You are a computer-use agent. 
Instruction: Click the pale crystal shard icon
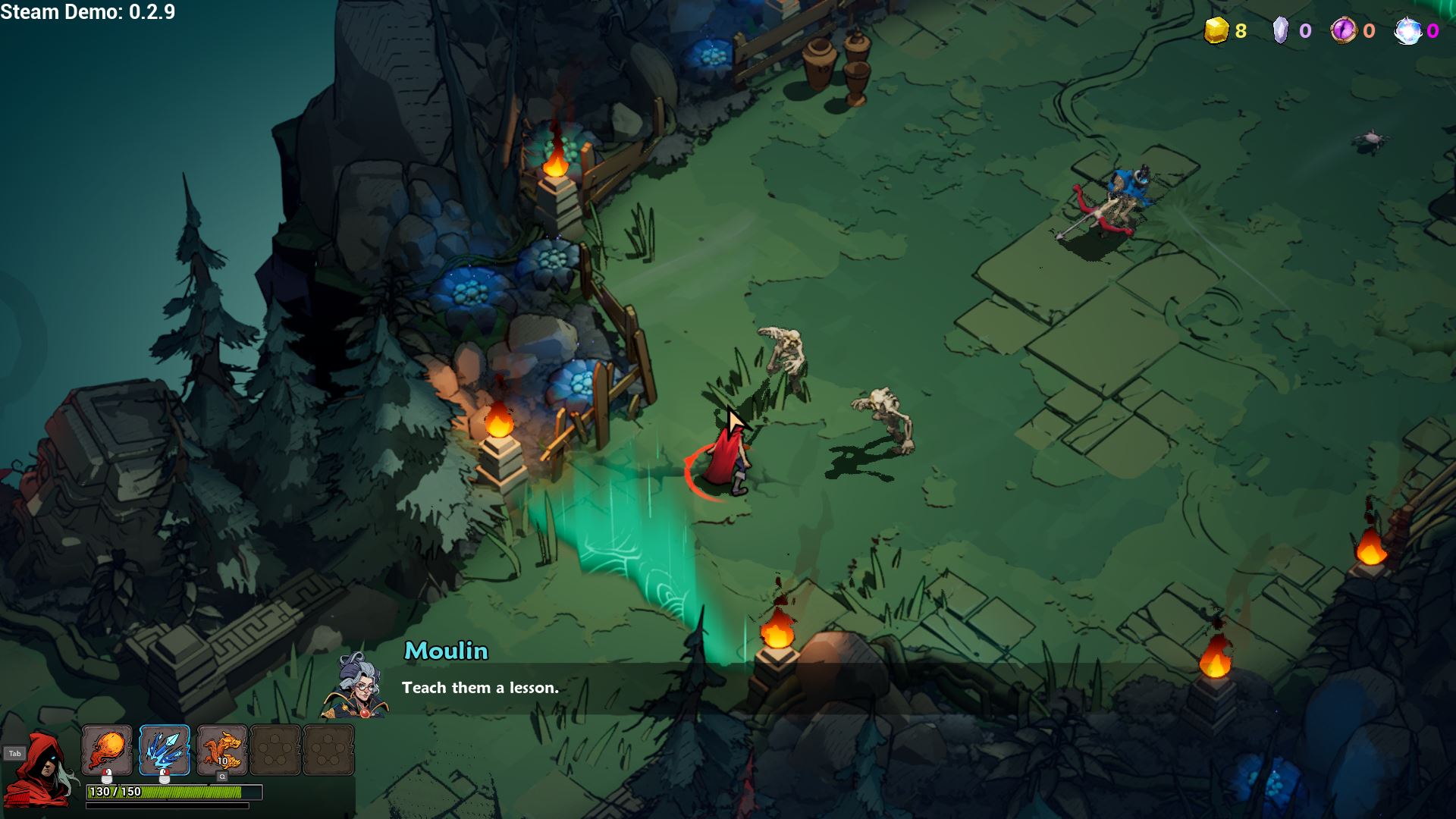[x=1280, y=31]
